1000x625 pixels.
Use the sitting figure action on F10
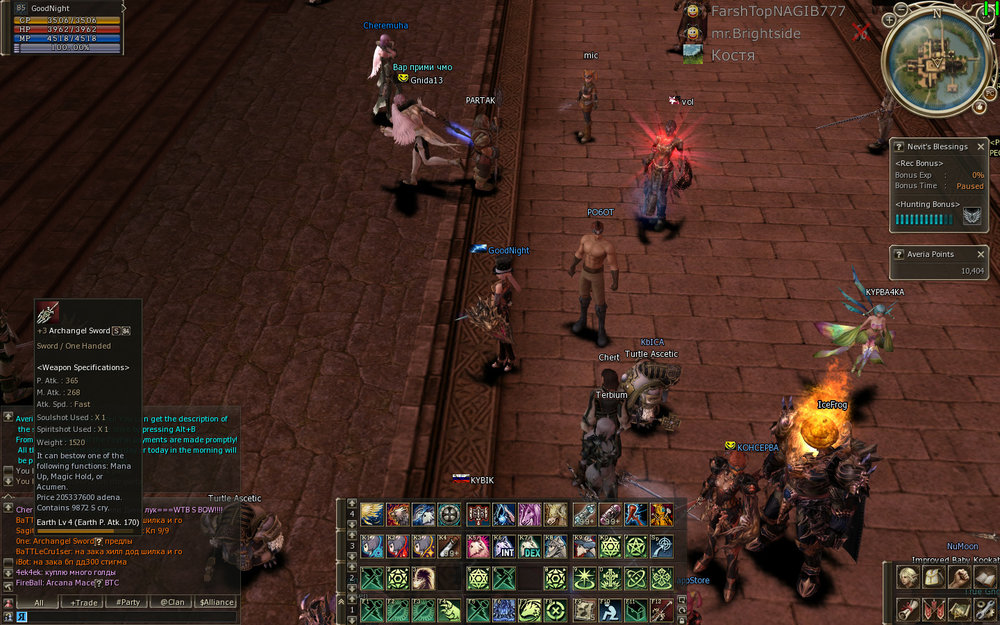click(x=609, y=609)
